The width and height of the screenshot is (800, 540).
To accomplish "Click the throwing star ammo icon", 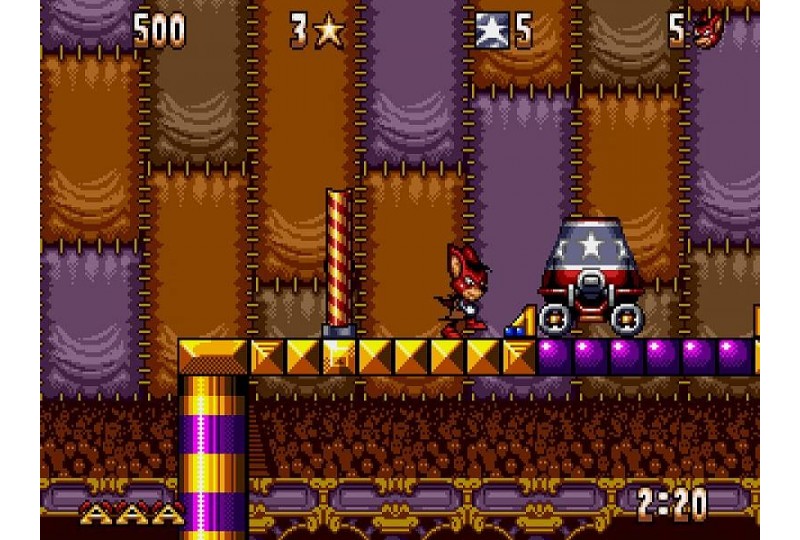I will tap(329, 32).
